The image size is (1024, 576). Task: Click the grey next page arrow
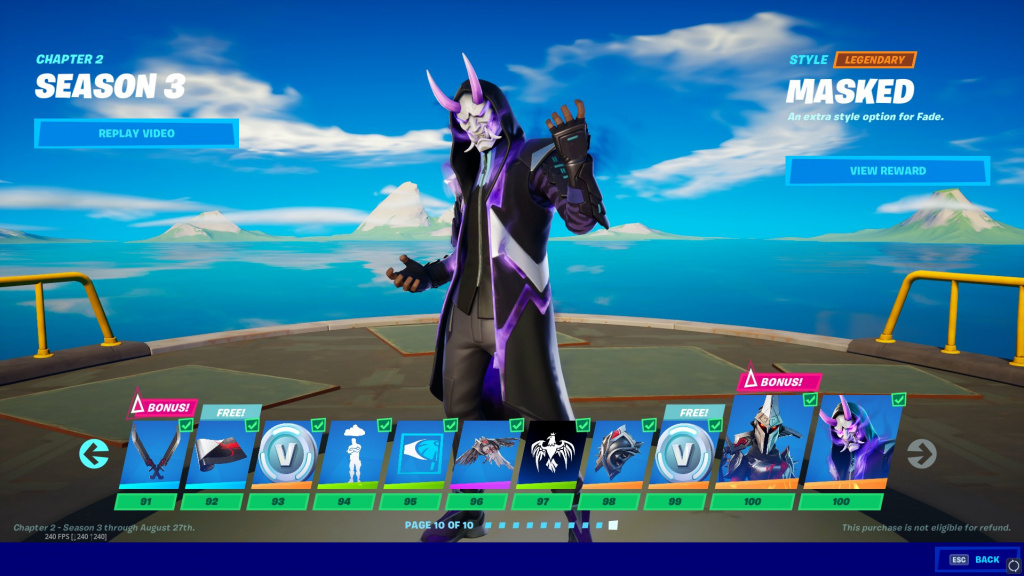921,455
